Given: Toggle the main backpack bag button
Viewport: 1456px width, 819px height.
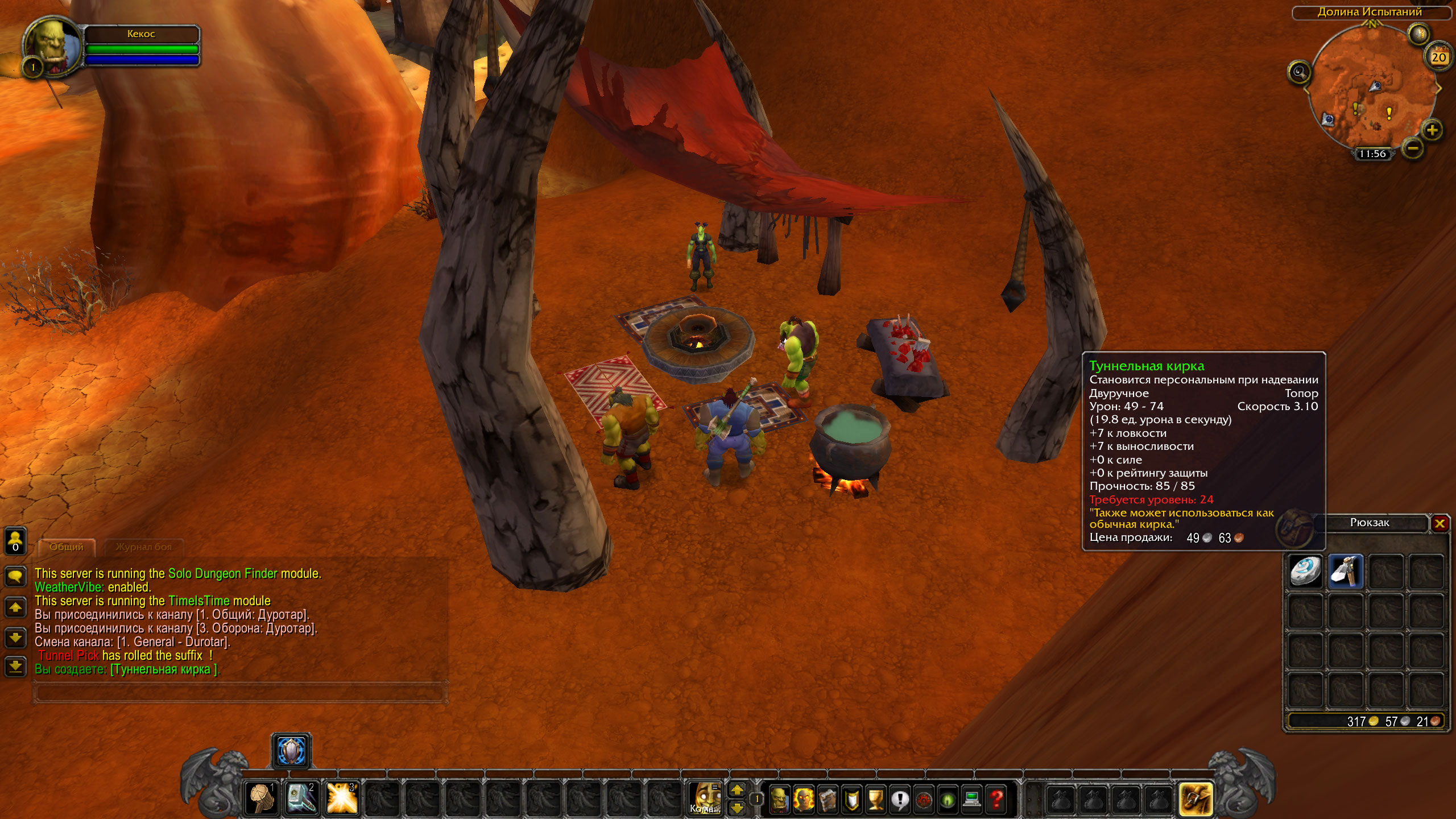Looking at the screenshot, I should point(1196,799).
